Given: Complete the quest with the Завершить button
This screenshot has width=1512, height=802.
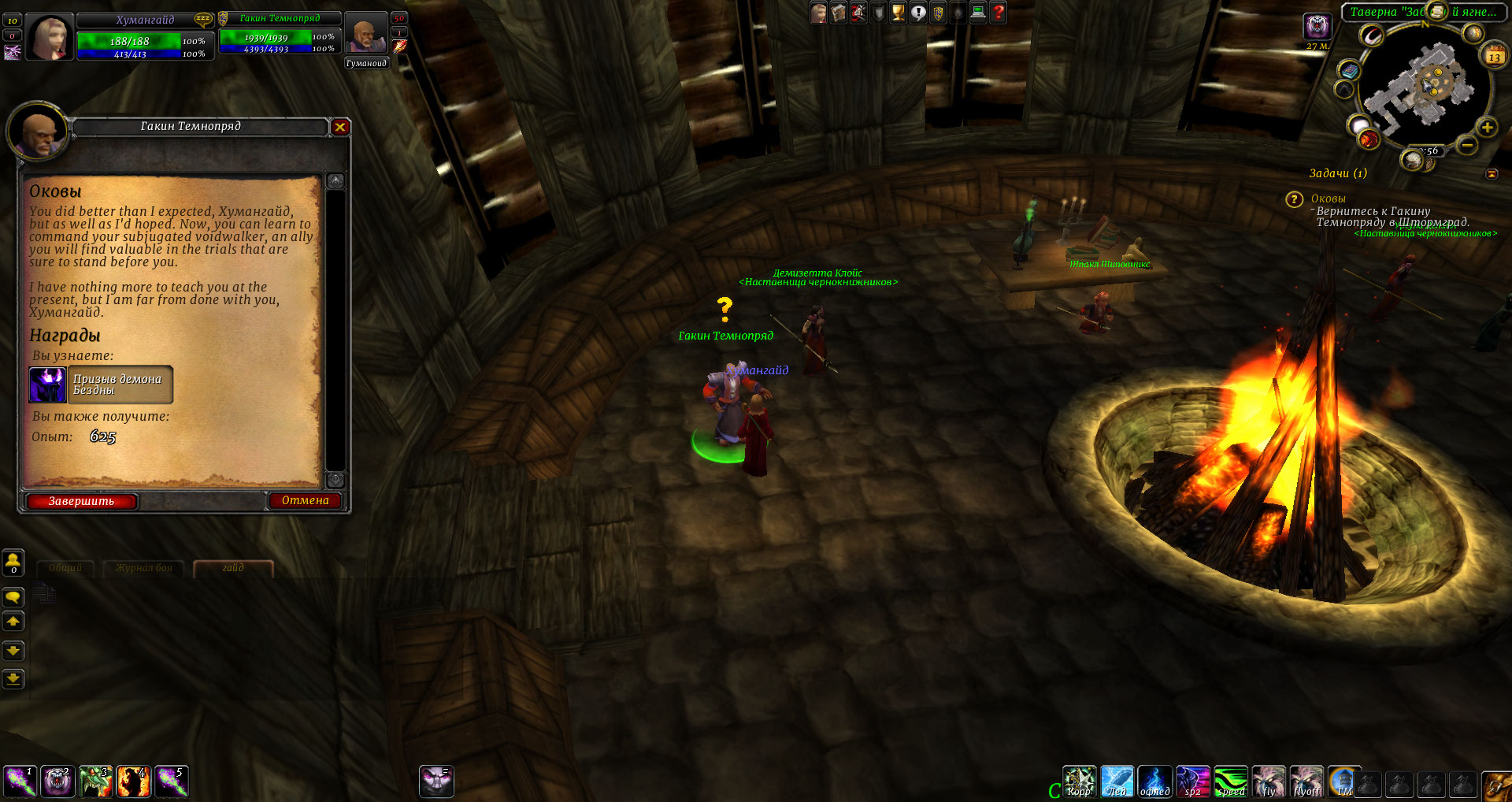Looking at the screenshot, I should [x=82, y=501].
